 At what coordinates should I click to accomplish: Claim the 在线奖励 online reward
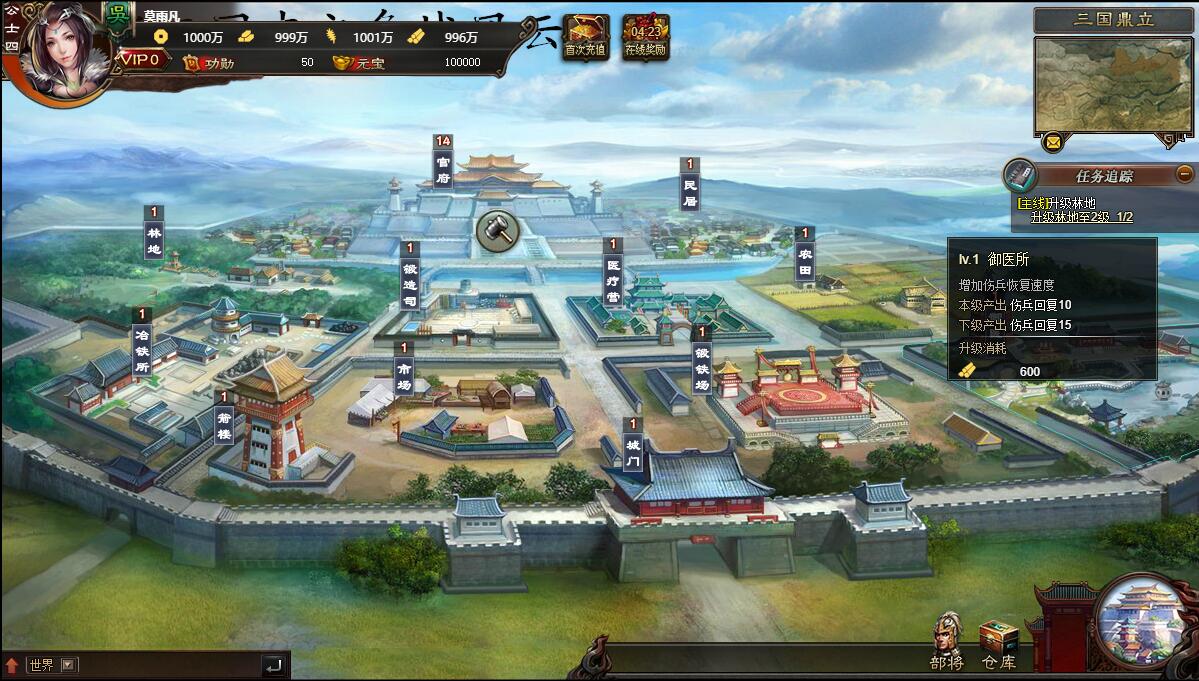point(645,37)
